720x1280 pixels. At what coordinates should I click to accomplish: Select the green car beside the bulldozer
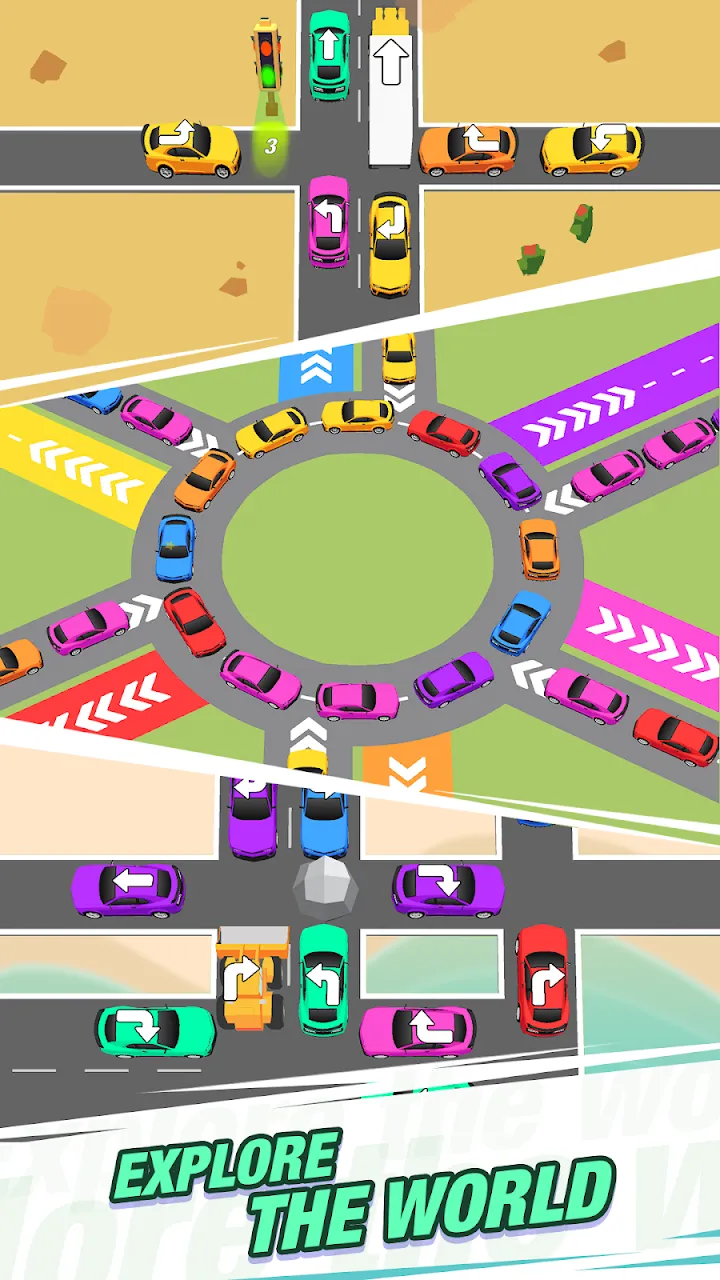tap(324, 979)
